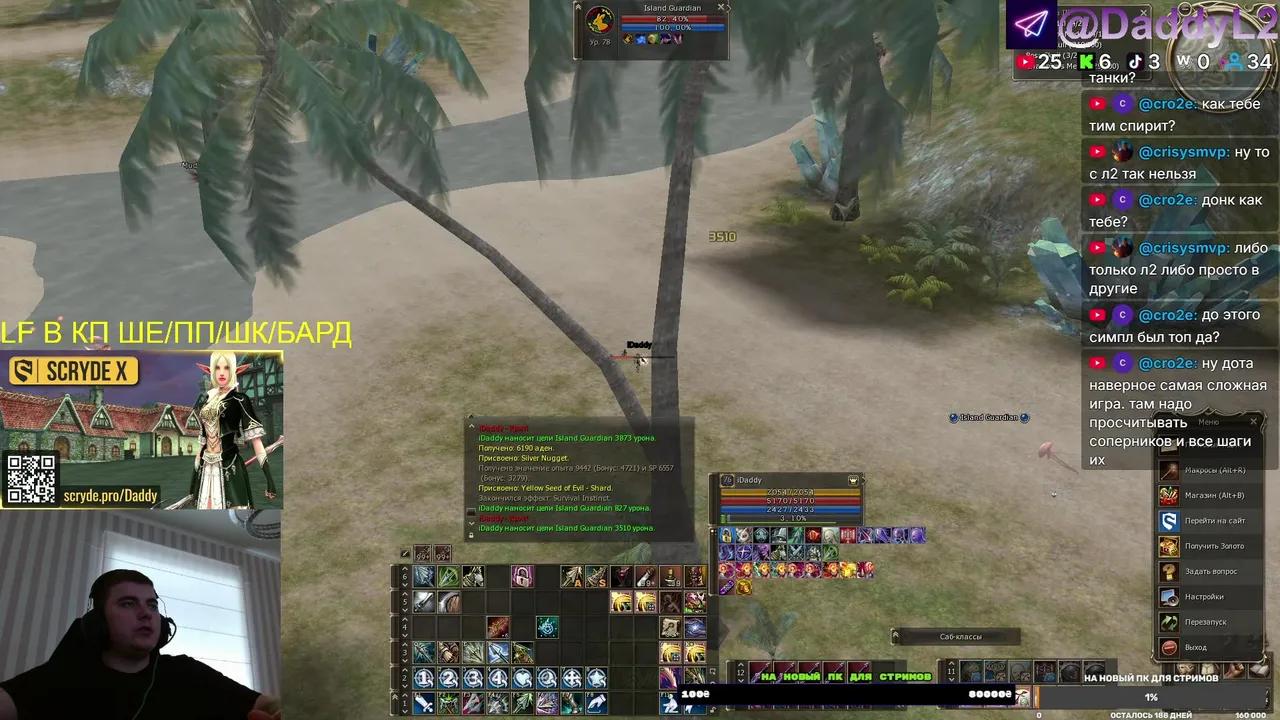Click the Перейти на сайт button

[x=1169, y=521]
